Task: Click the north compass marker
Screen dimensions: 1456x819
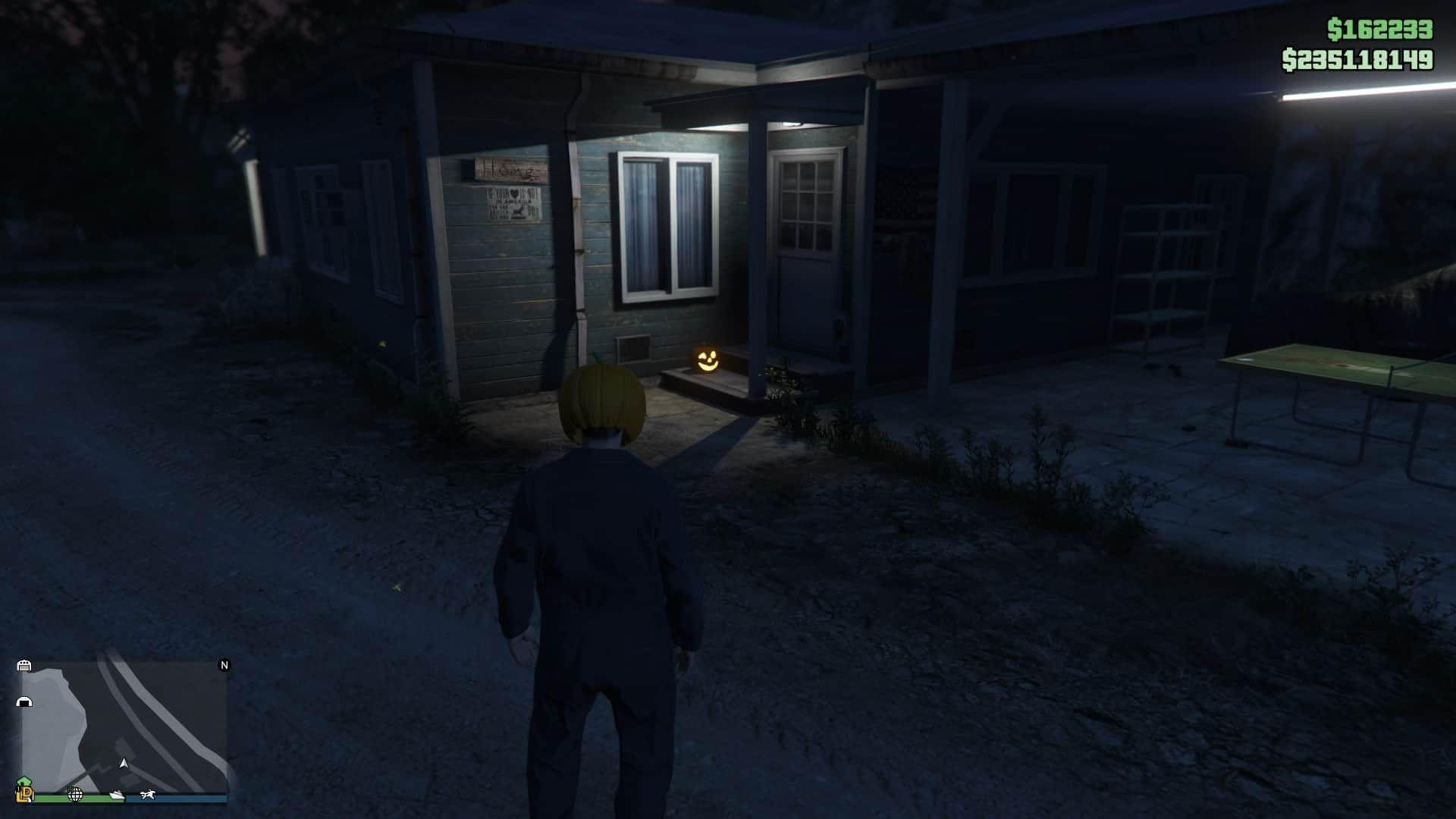Action: pyautogui.click(x=224, y=665)
